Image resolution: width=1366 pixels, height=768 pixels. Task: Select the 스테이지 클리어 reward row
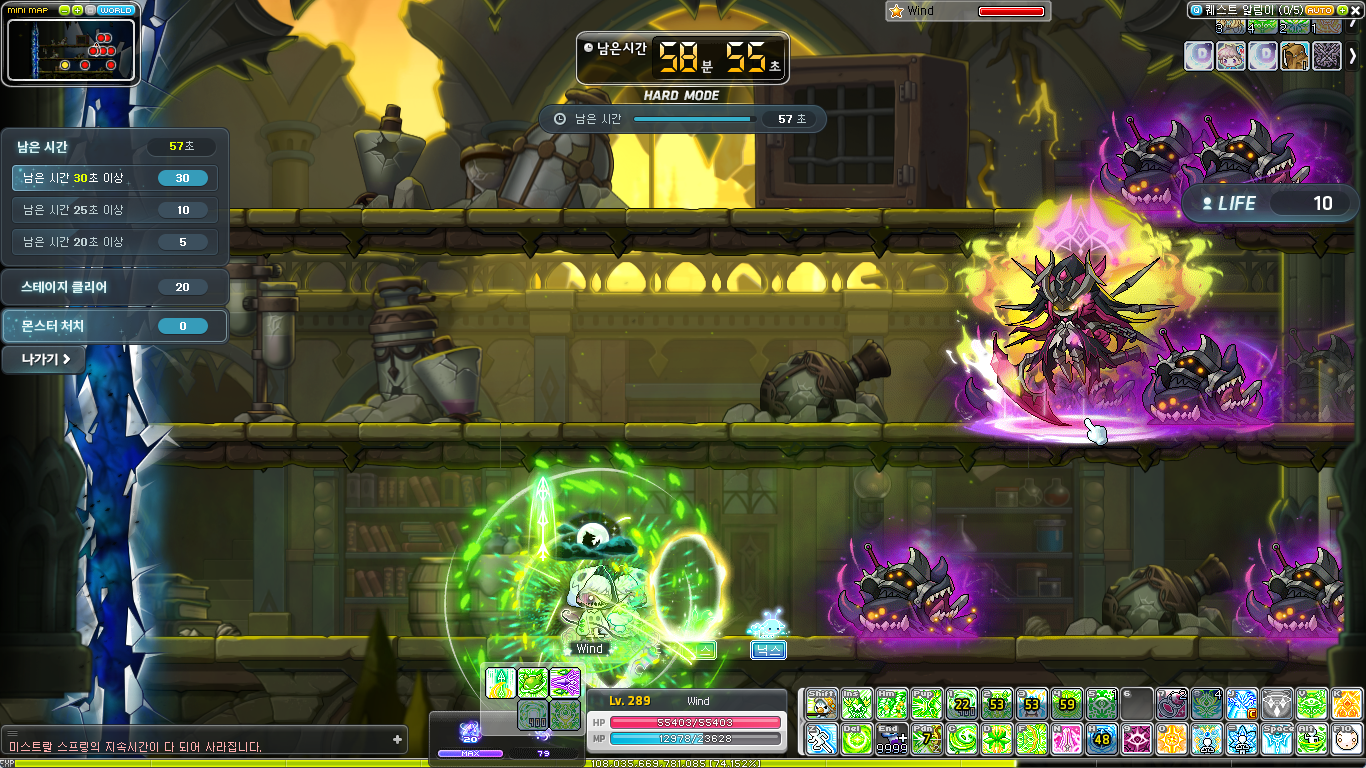click(114, 287)
